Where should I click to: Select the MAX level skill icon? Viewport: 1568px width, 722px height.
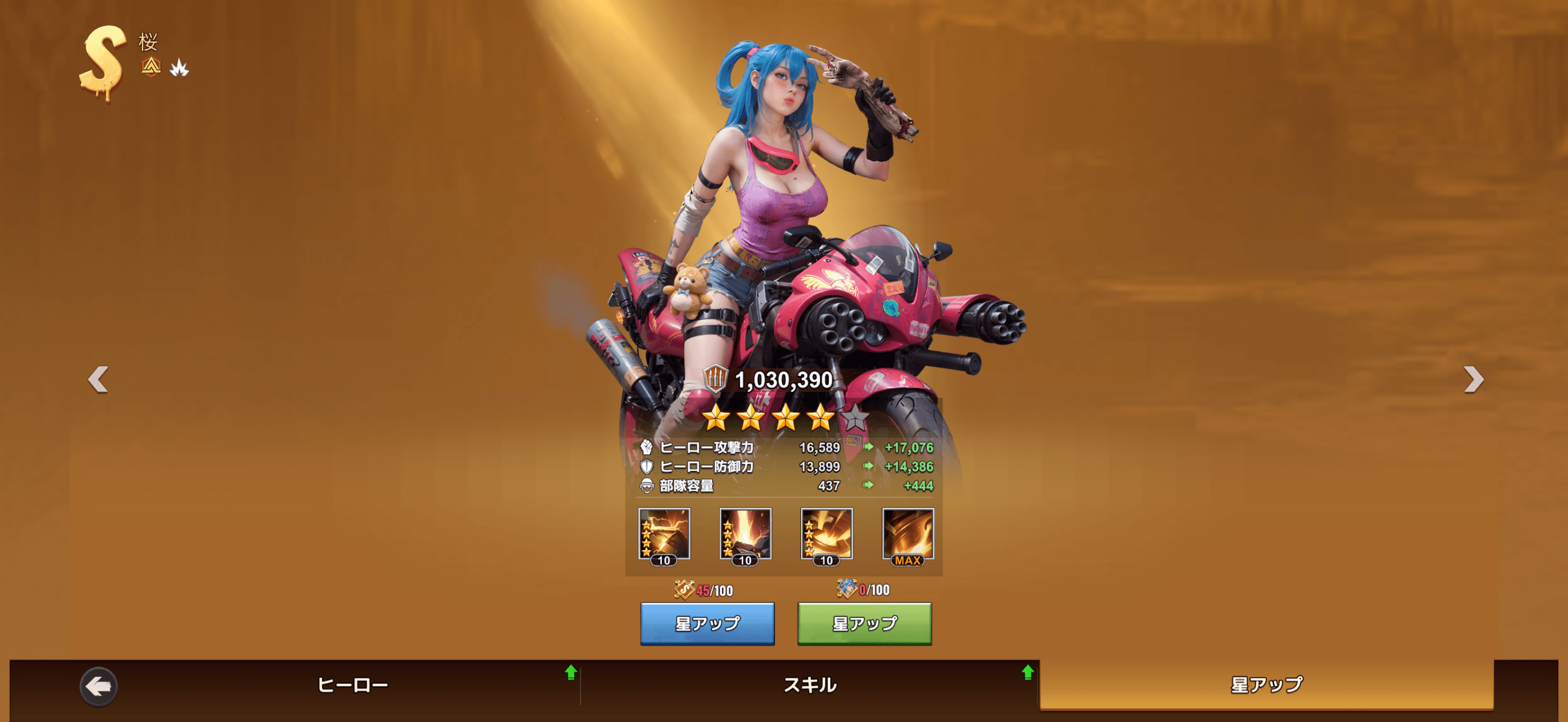coord(908,536)
